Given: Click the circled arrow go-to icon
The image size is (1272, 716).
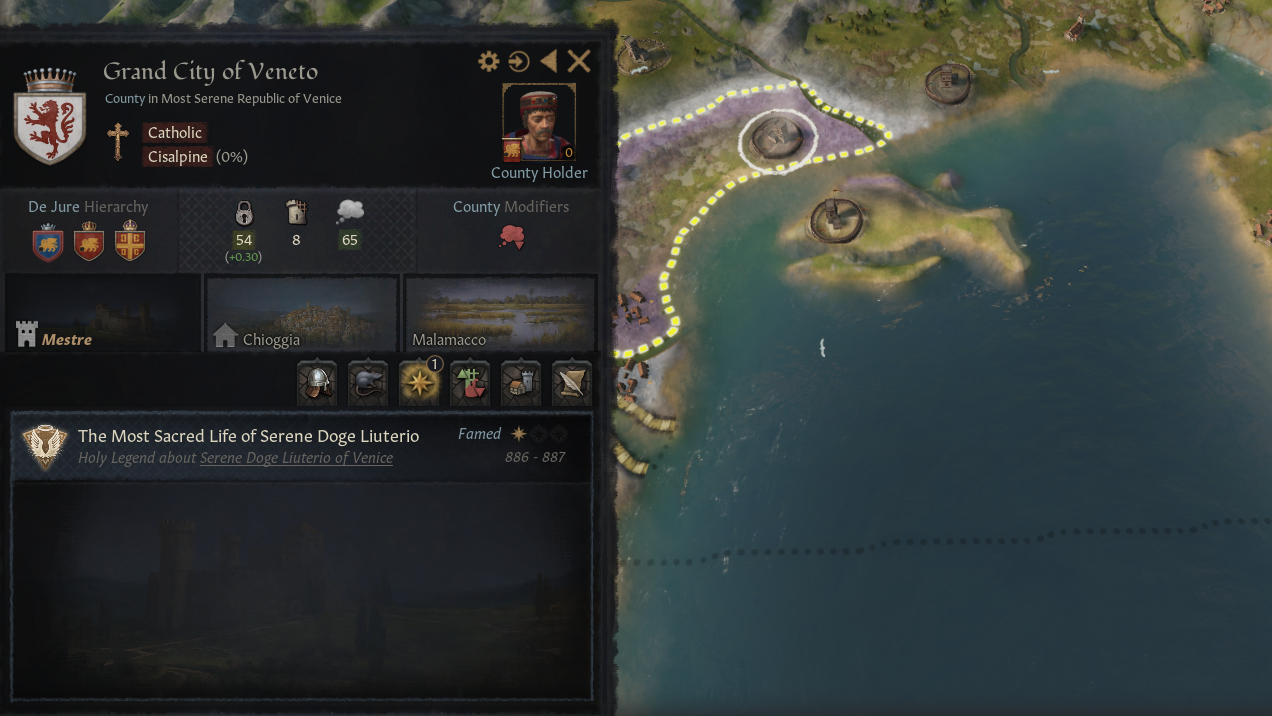Looking at the screenshot, I should 518,62.
